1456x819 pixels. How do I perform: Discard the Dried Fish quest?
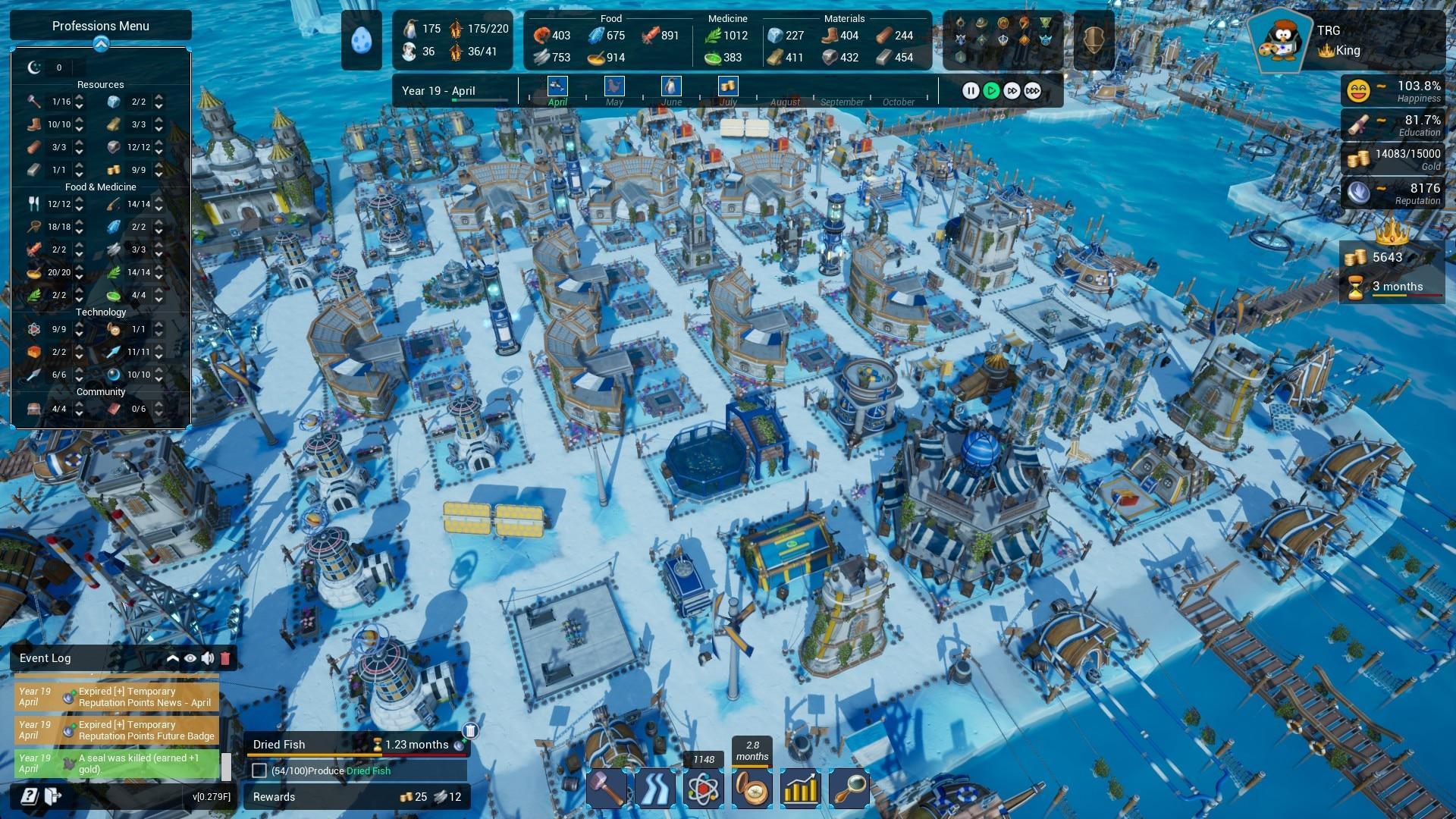[470, 731]
